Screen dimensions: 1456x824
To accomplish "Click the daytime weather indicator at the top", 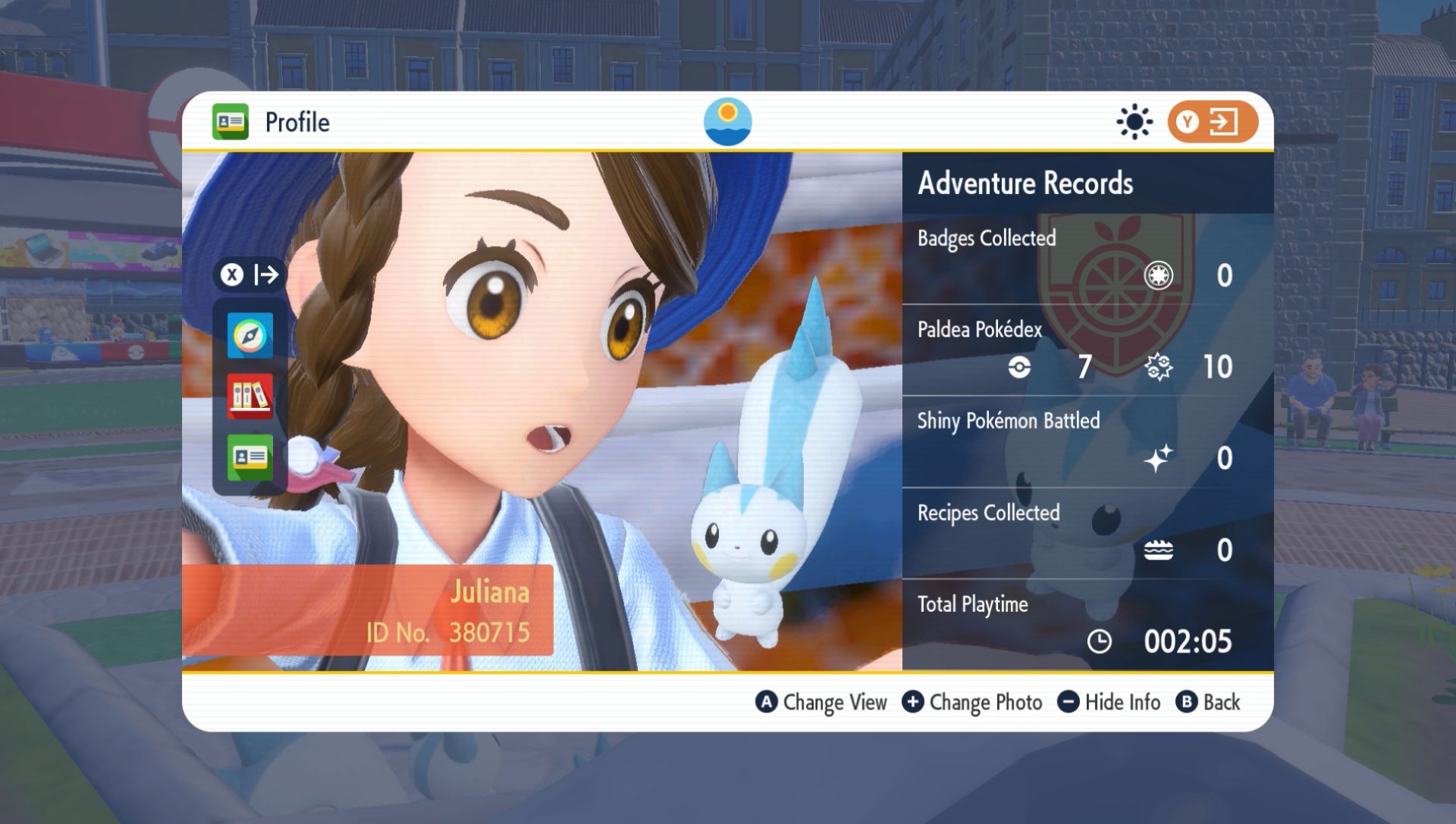I will pyautogui.click(x=729, y=121).
